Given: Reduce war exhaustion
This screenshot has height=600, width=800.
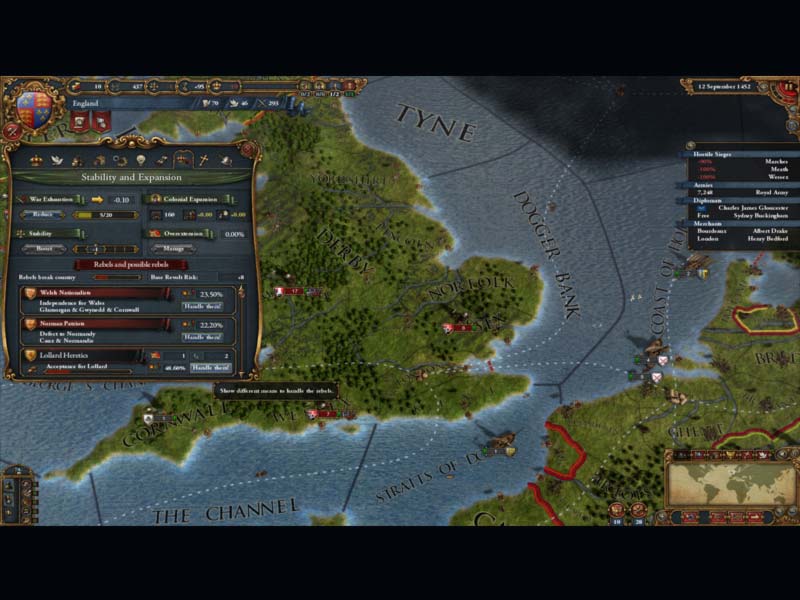Looking at the screenshot, I should (43, 214).
